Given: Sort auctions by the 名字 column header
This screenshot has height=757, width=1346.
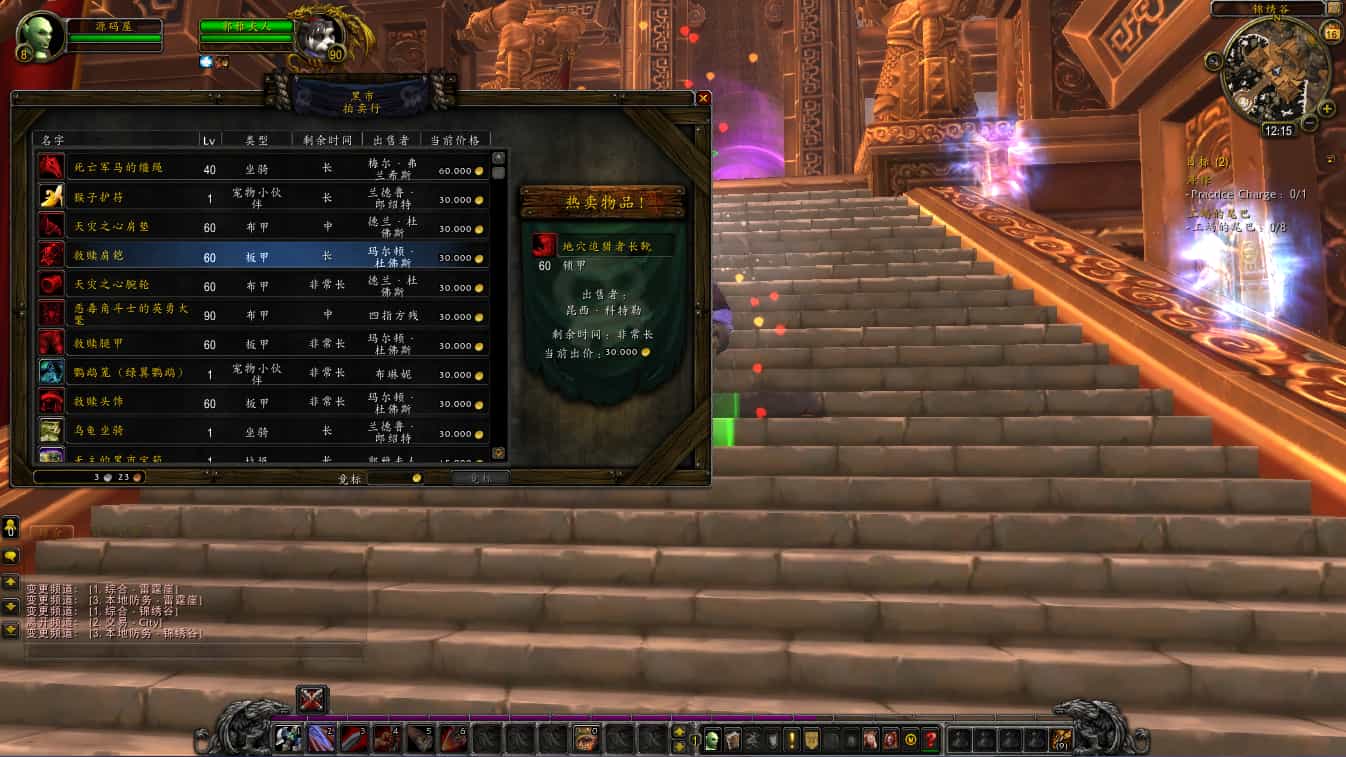Looking at the screenshot, I should click(115, 140).
